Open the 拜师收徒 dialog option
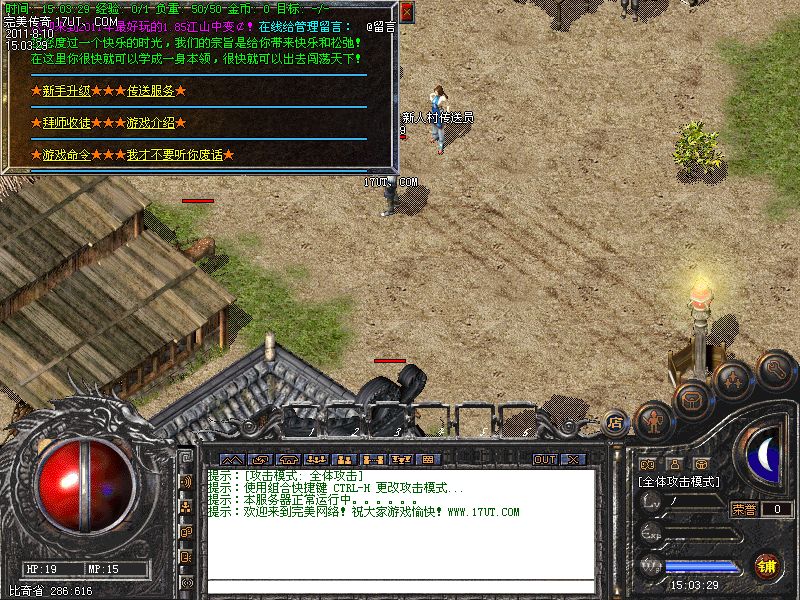 pos(66,123)
